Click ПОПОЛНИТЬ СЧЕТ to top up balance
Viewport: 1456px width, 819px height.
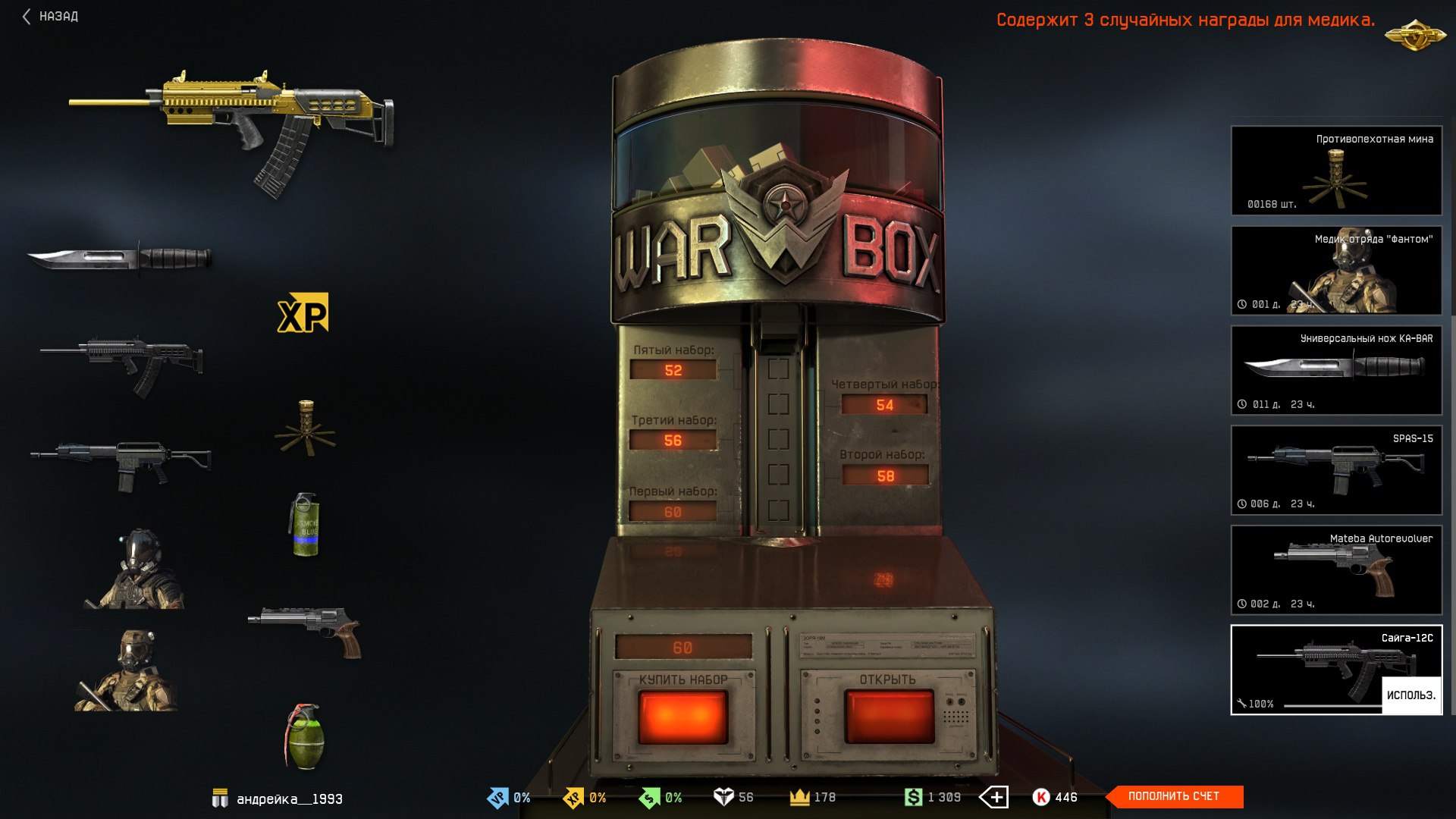click(1174, 796)
